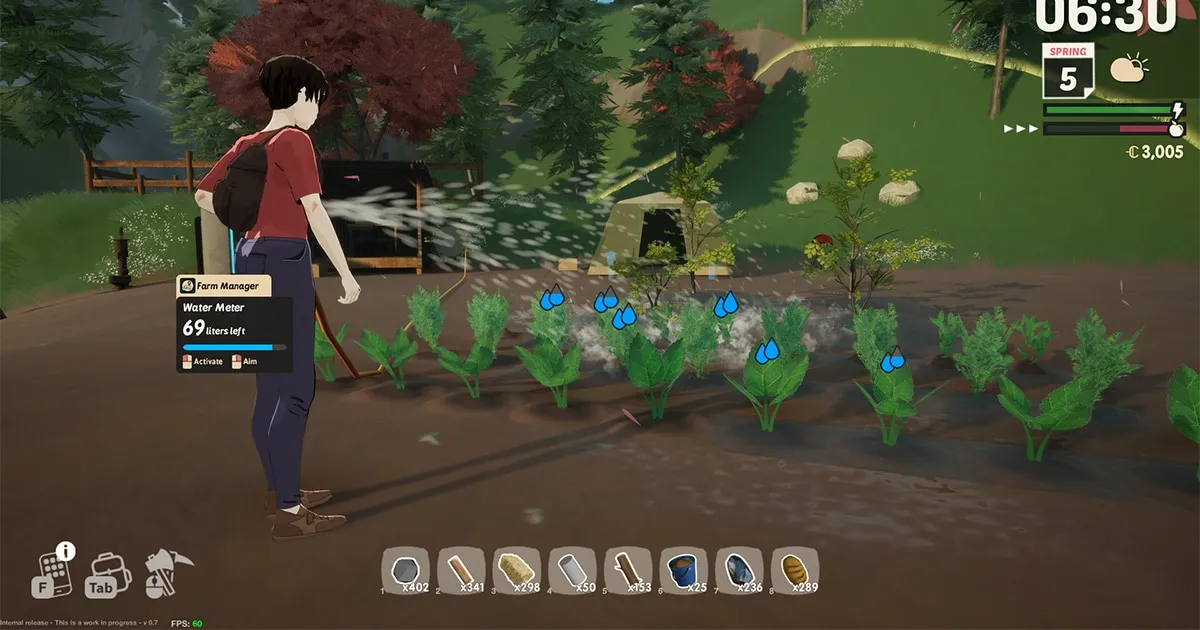Viewport: 1200px width, 630px height.
Task: Choose the hay bale hotbar slot
Action: [517, 571]
